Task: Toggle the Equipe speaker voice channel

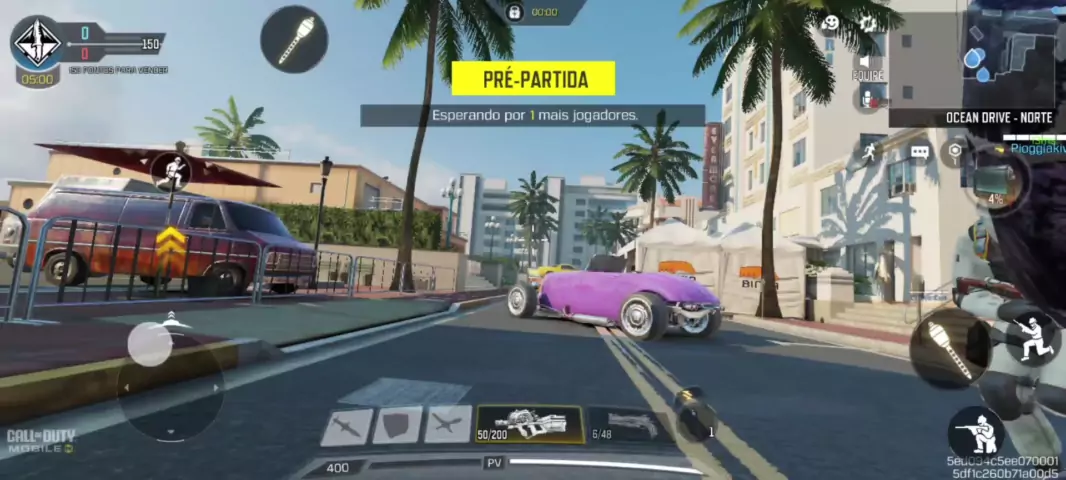Action: (867, 62)
